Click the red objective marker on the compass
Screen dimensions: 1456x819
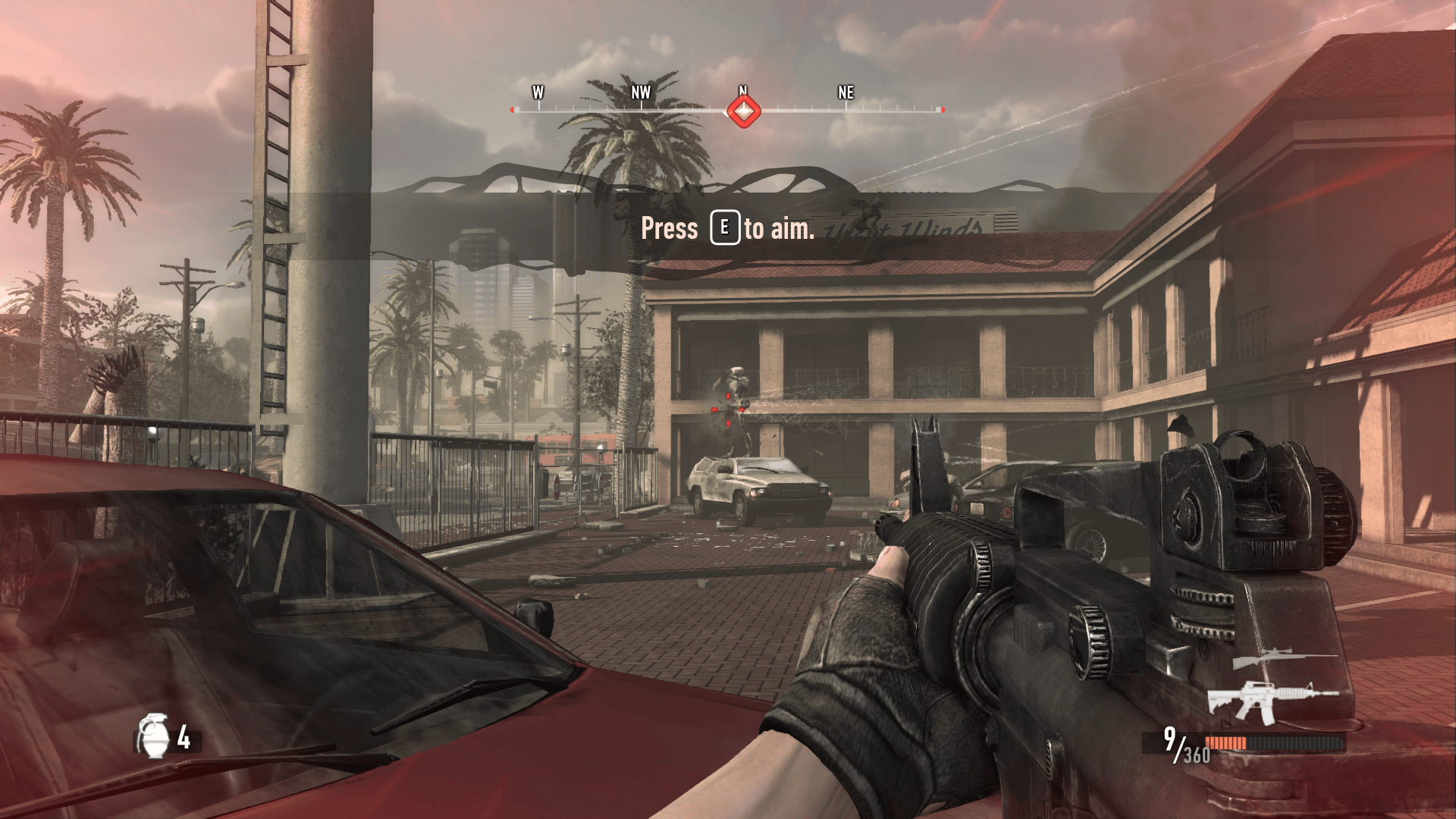point(743,111)
